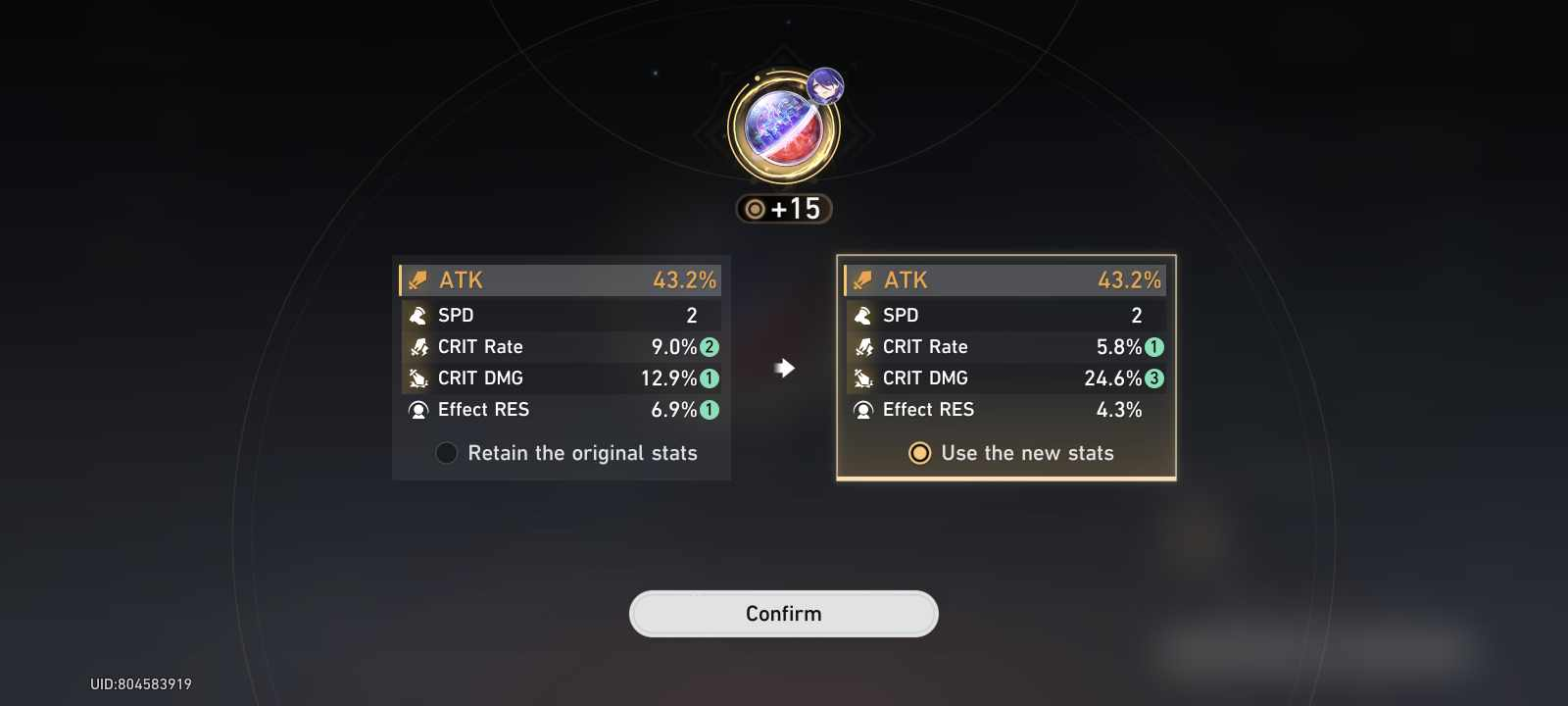Click the ATK stat icon in the left panel
The image size is (1568, 706).
tap(417, 279)
